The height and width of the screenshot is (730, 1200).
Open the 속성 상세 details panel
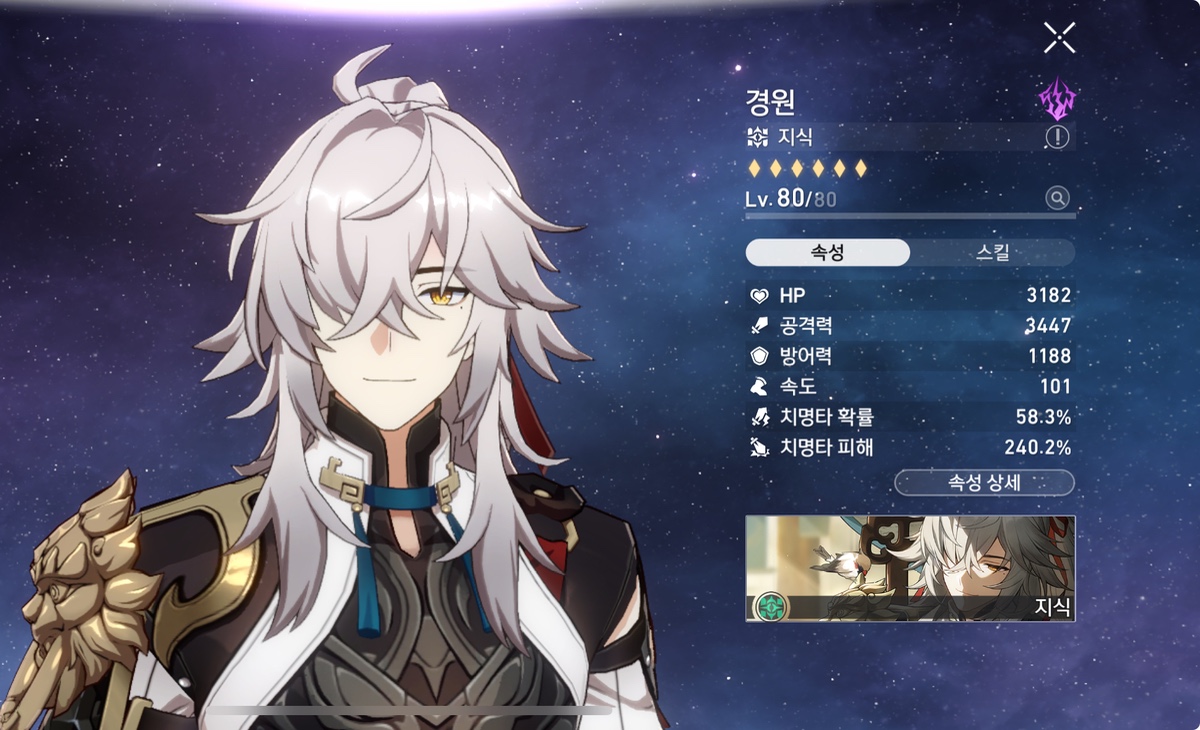pos(984,483)
